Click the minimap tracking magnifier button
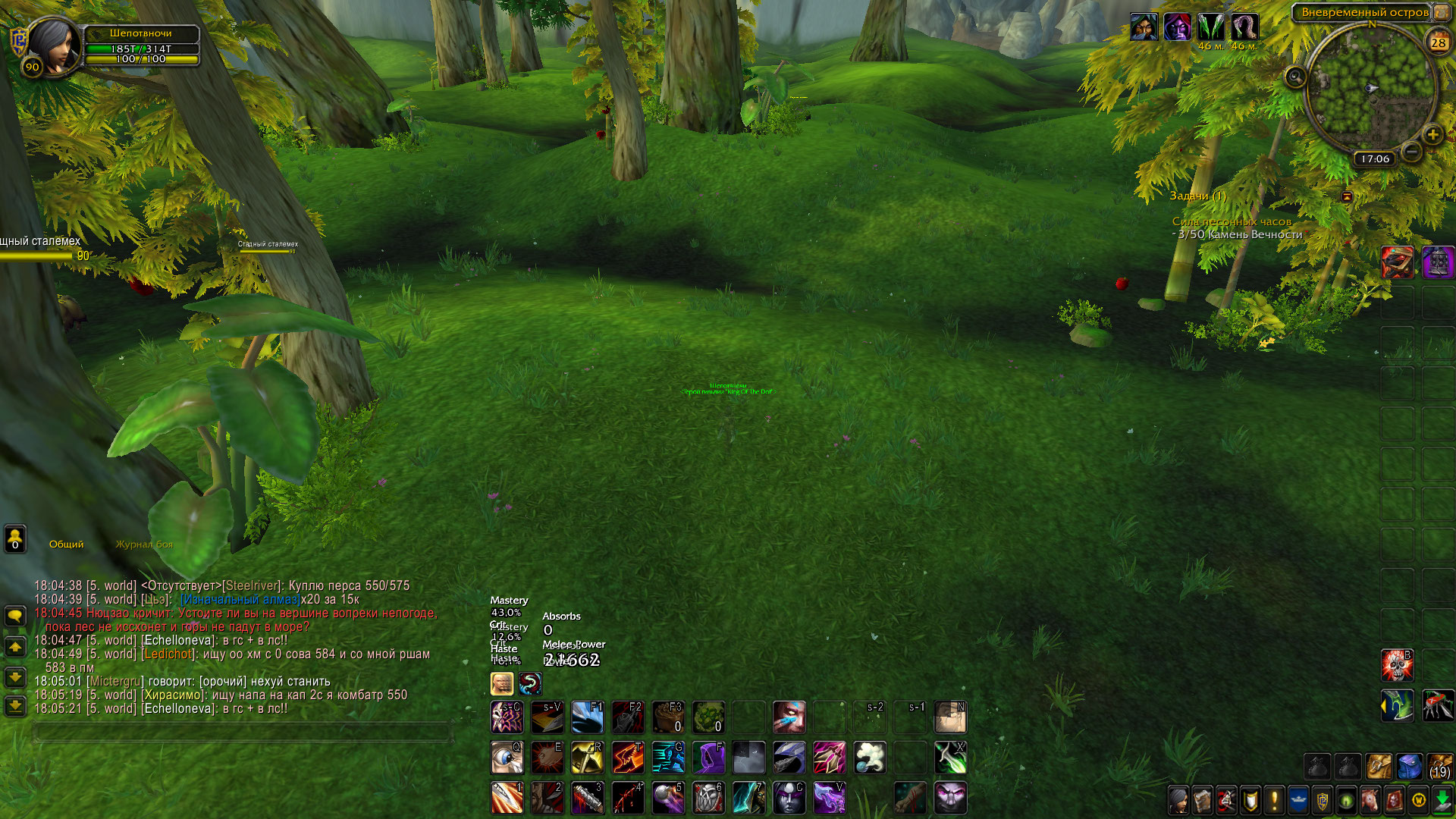 click(x=1295, y=77)
